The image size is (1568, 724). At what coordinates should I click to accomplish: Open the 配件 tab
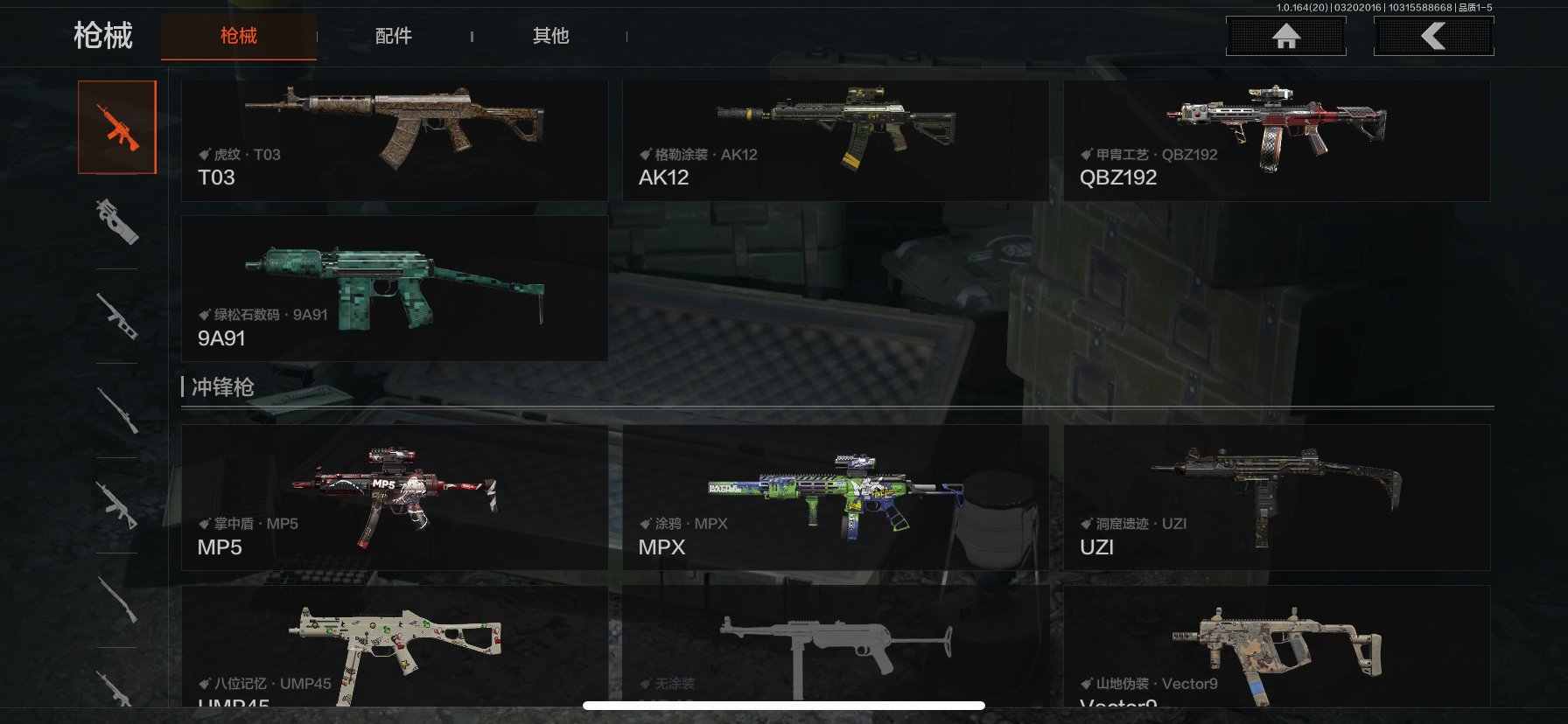[393, 36]
